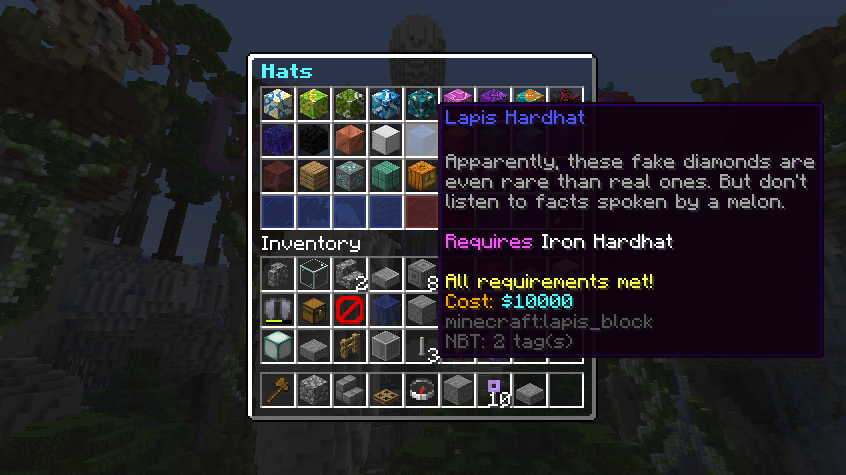Select the purple item stack of ten

click(493, 389)
